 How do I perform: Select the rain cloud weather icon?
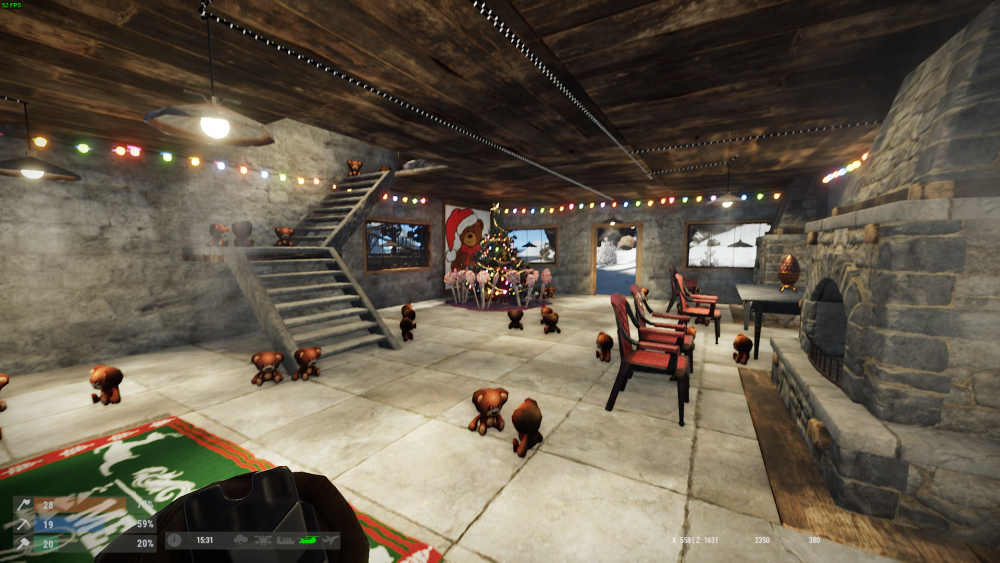click(243, 540)
